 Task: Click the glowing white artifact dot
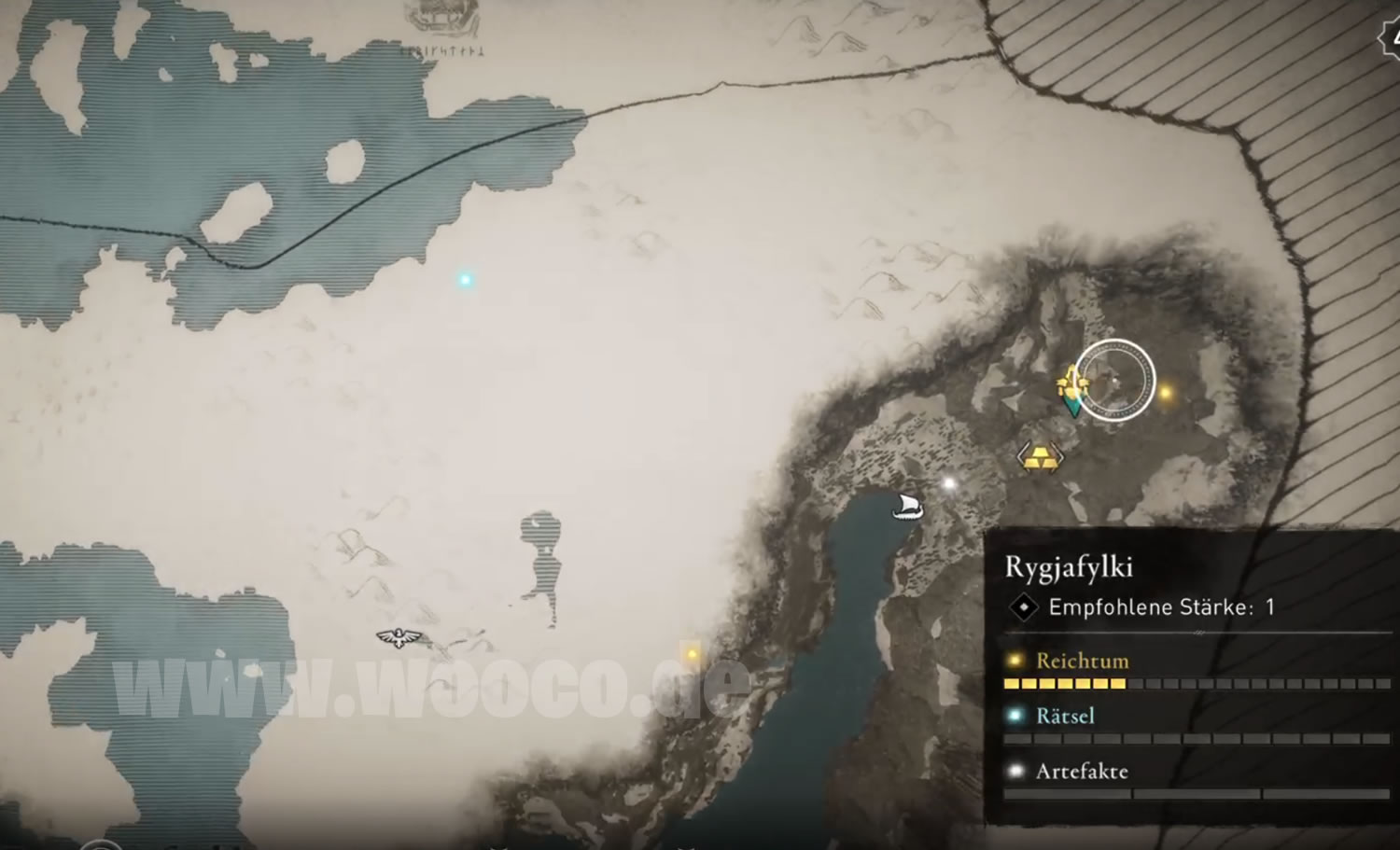click(949, 483)
